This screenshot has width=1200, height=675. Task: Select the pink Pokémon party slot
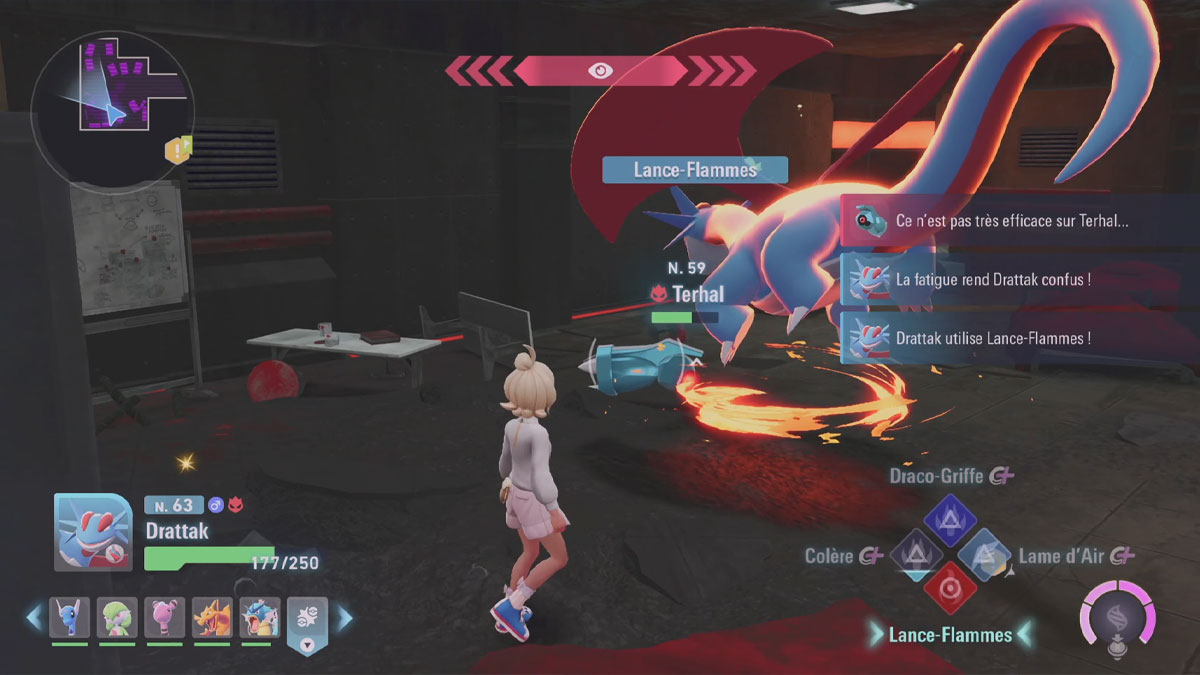pos(164,617)
